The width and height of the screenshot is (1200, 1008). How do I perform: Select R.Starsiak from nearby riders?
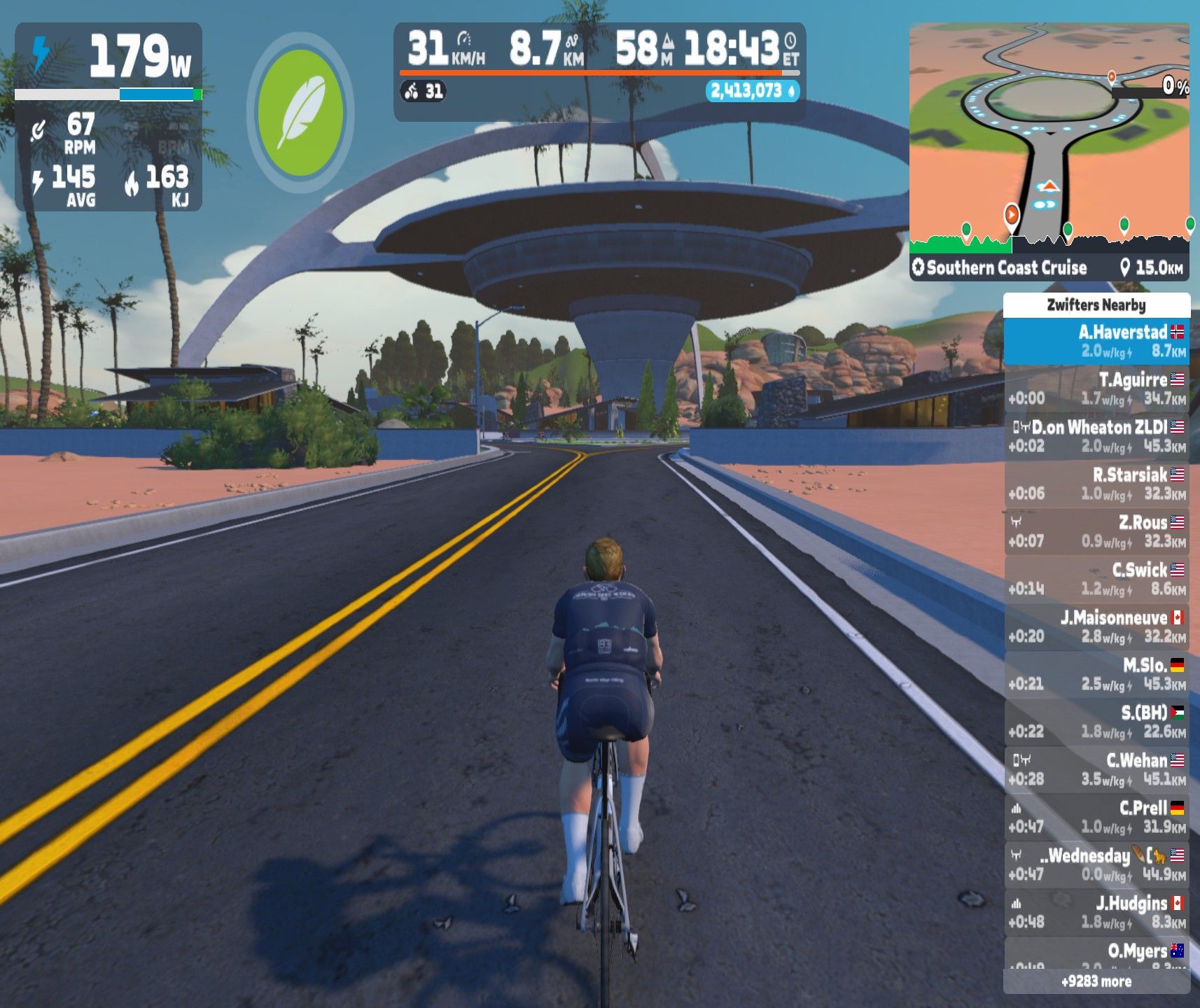coord(1096,484)
